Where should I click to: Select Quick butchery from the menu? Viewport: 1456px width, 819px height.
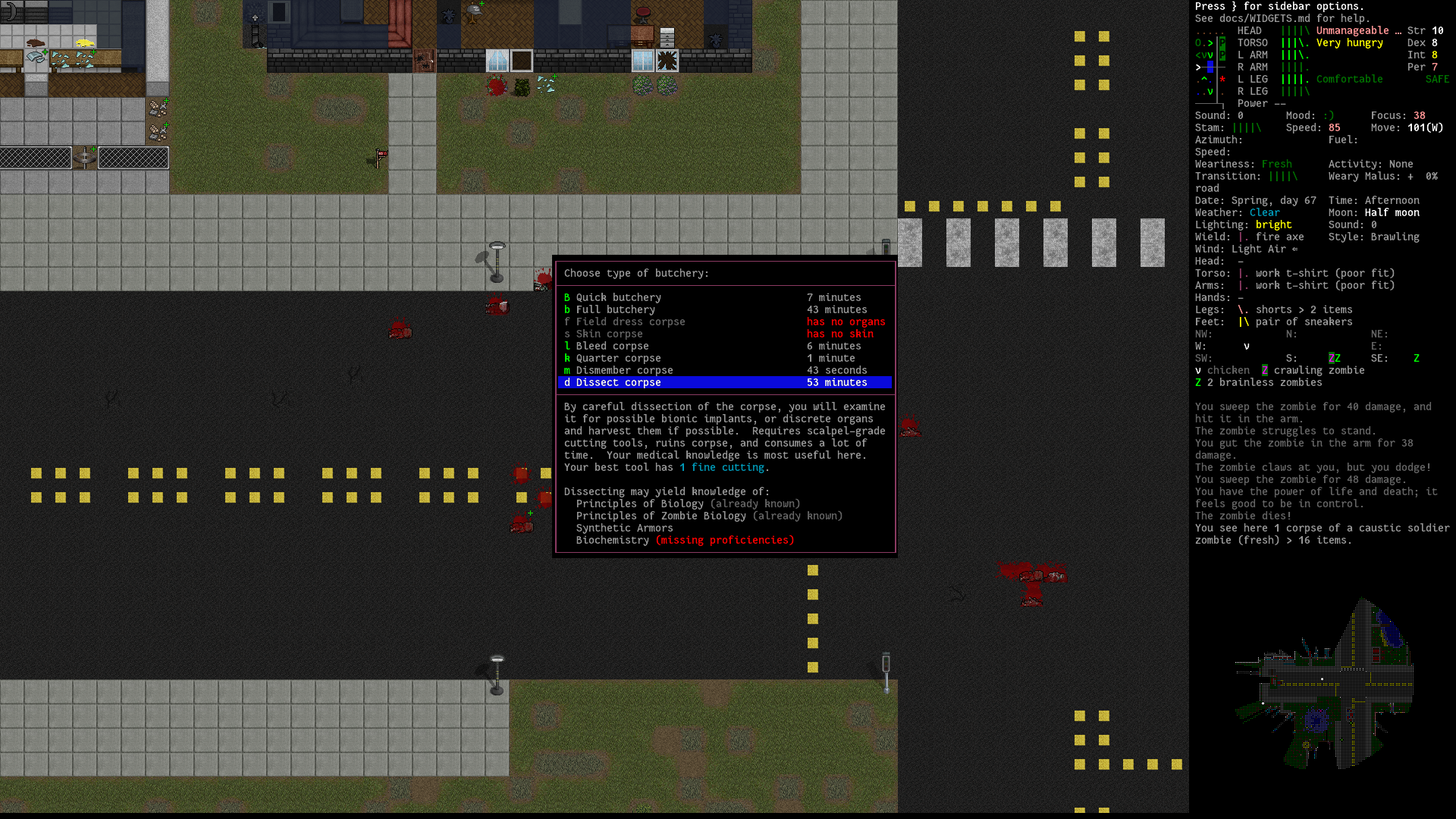pos(618,297)
